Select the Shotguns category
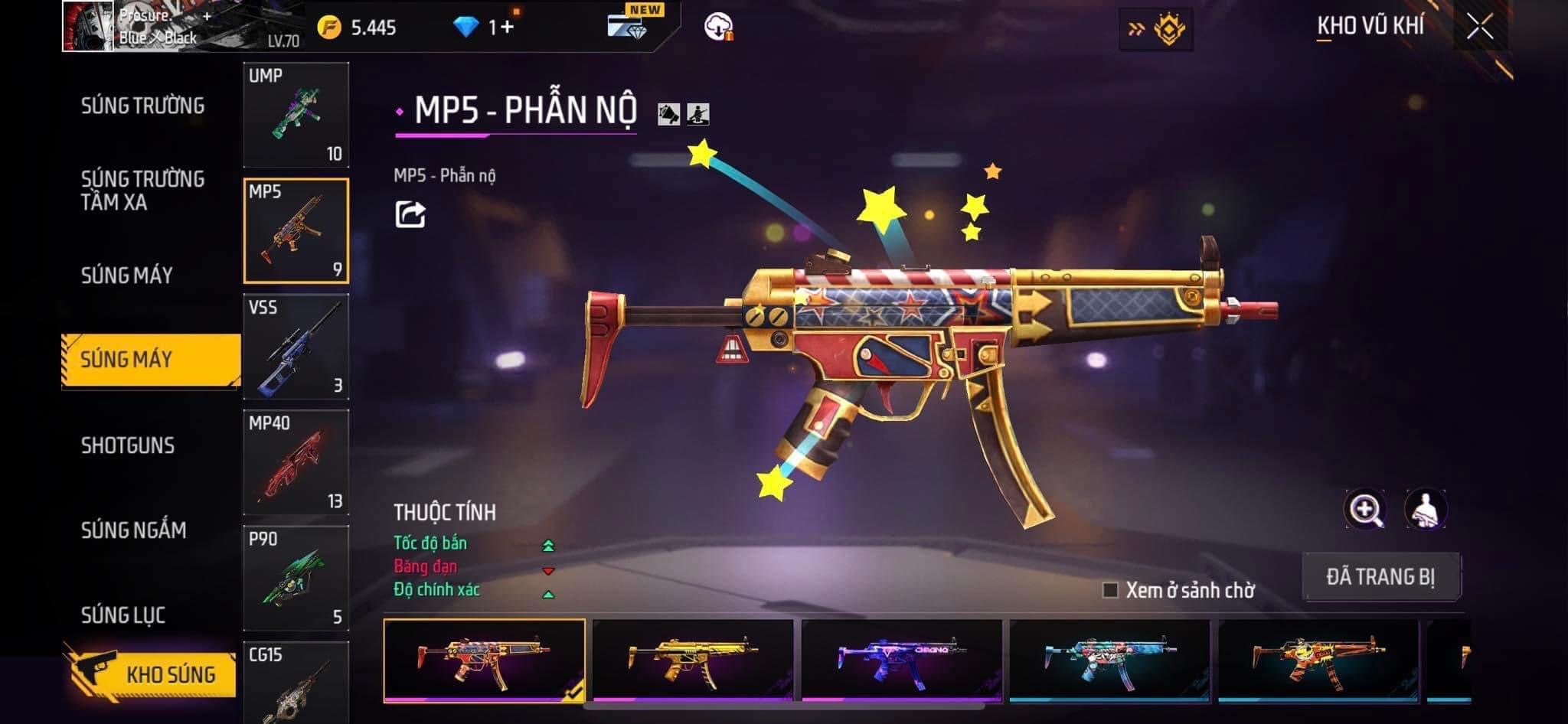Image resolution: width=1568 pixels, height=724 pixels. tap(128, 445)
